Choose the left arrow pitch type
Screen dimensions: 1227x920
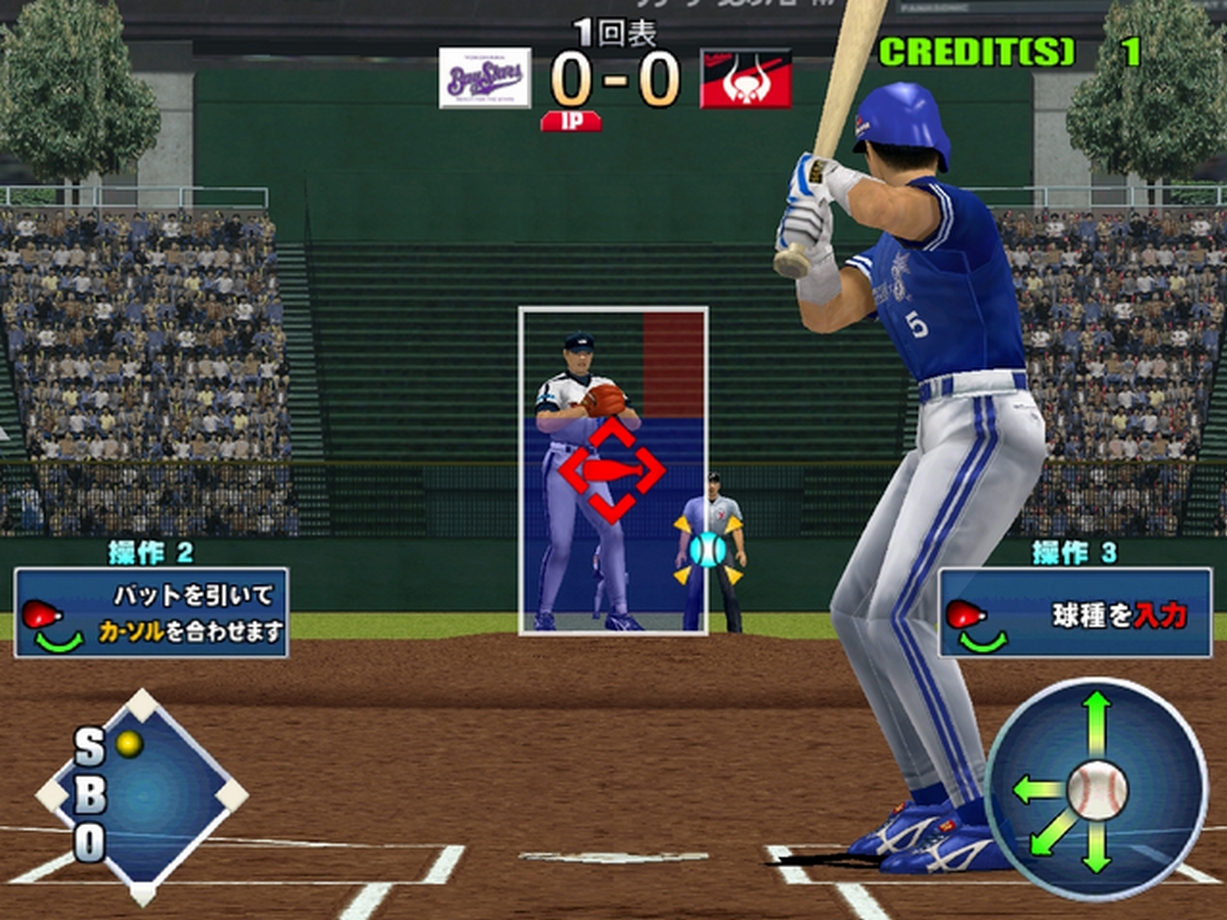pyautogui.click(x=1036, y=790)
